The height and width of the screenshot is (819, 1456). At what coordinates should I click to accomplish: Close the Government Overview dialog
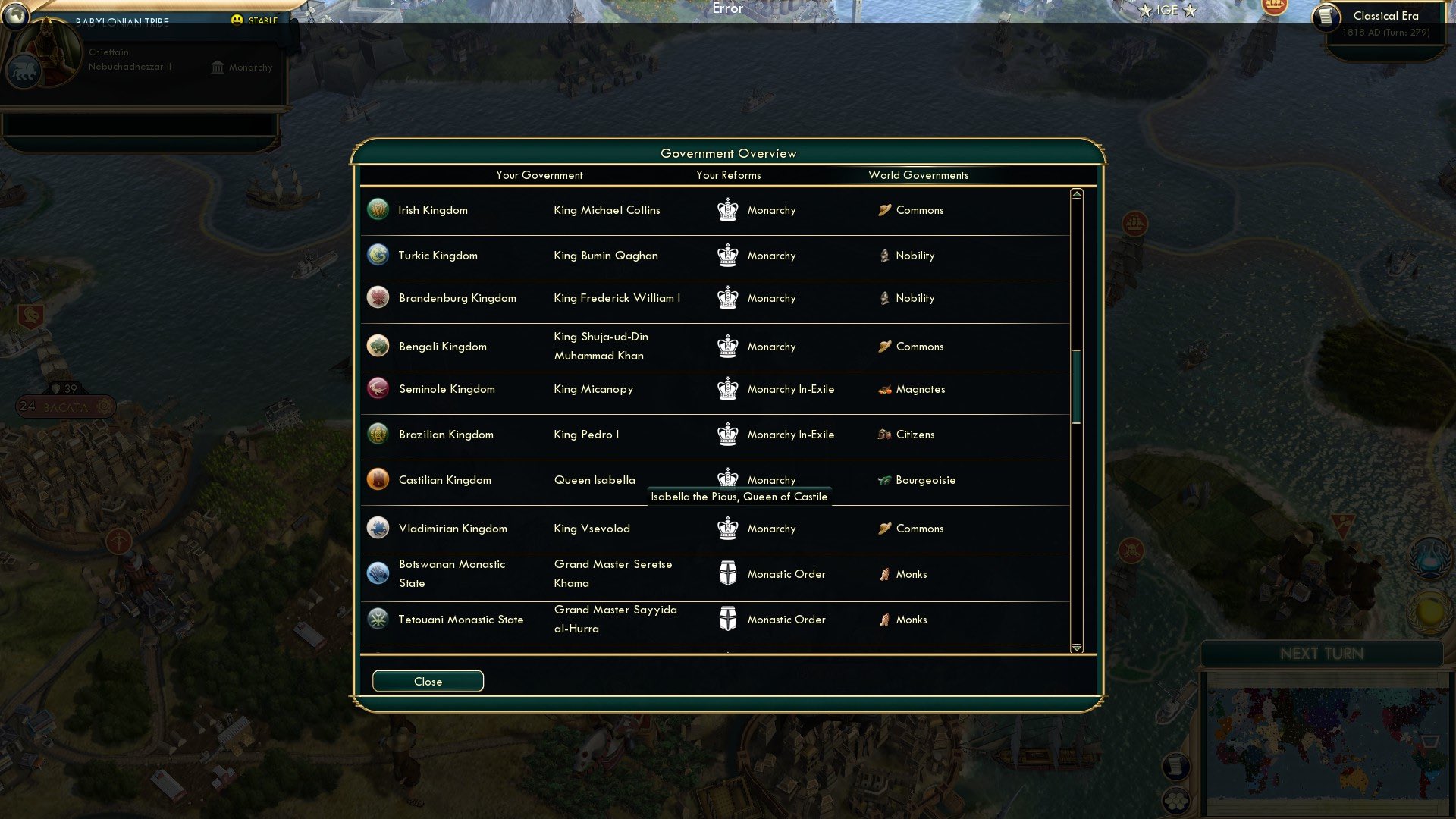(x=427, y=680)
